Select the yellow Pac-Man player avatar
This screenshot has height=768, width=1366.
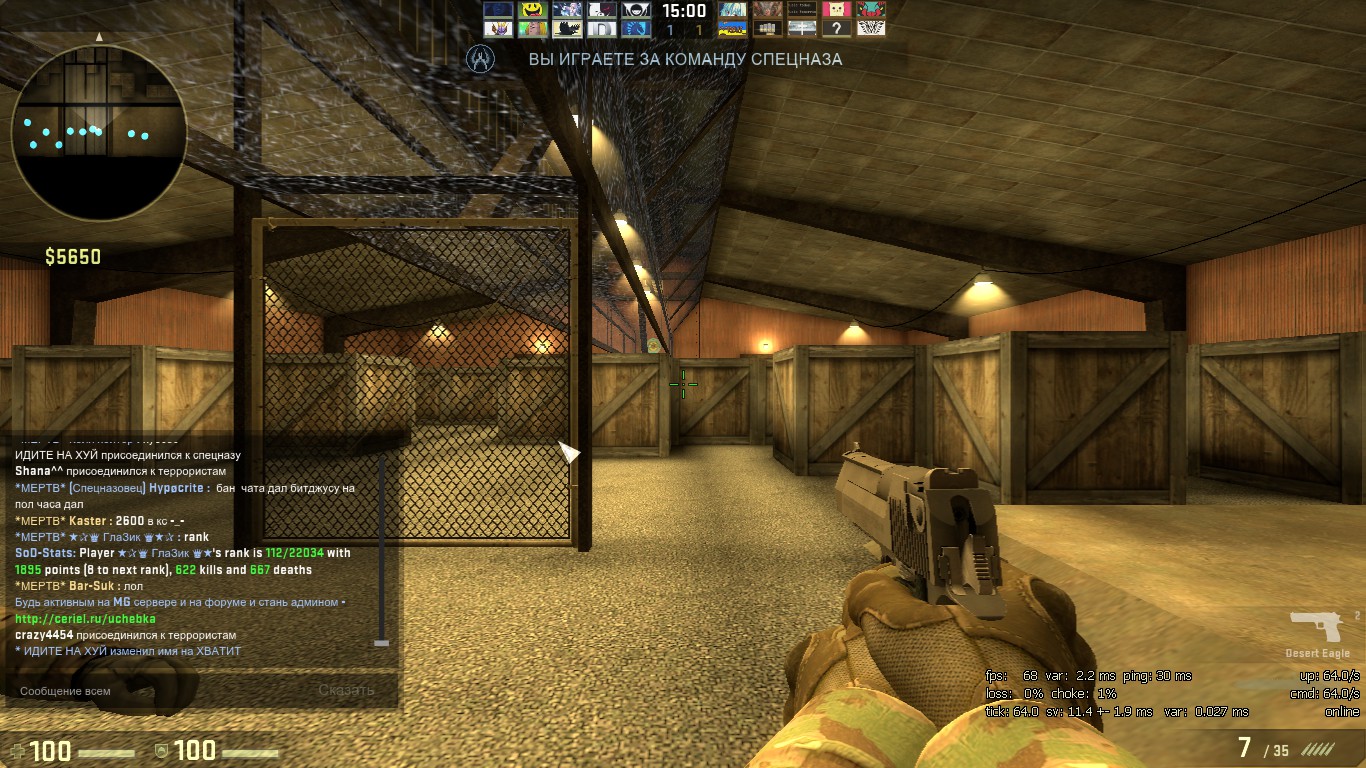531,10
